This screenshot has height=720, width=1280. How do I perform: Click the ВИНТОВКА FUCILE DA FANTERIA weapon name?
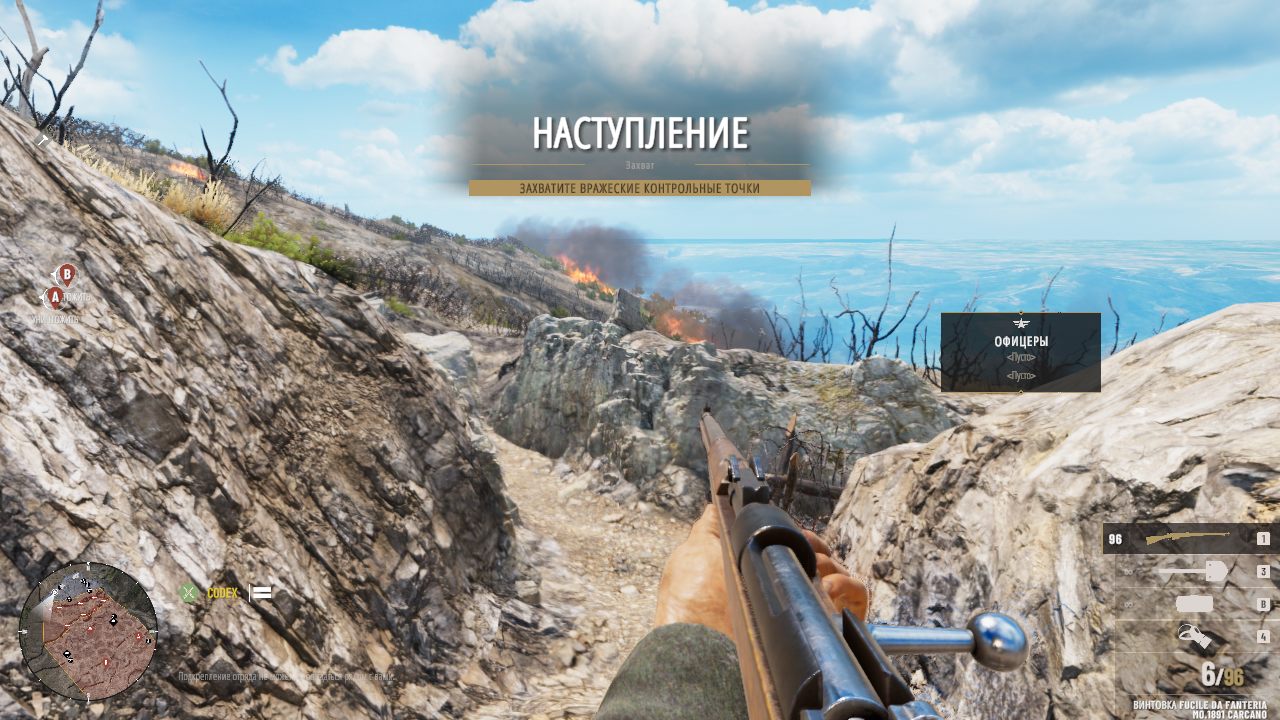pyautogui.click(x=1200, y=704)
